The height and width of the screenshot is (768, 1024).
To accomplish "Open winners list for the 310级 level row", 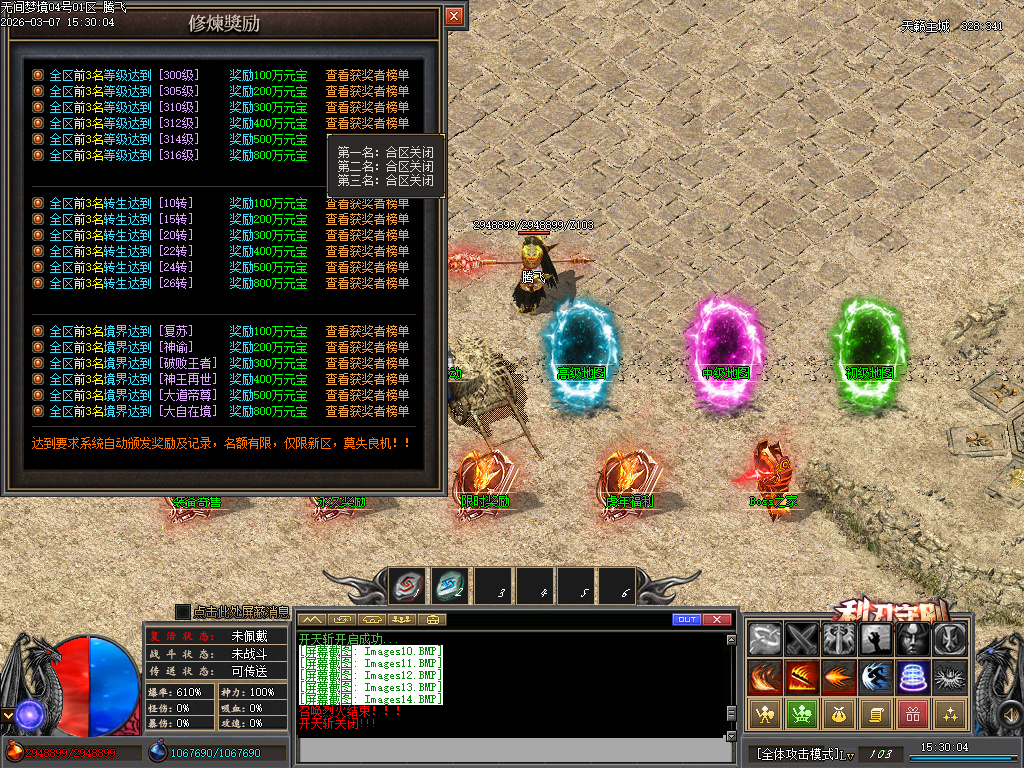I will 367,107.
